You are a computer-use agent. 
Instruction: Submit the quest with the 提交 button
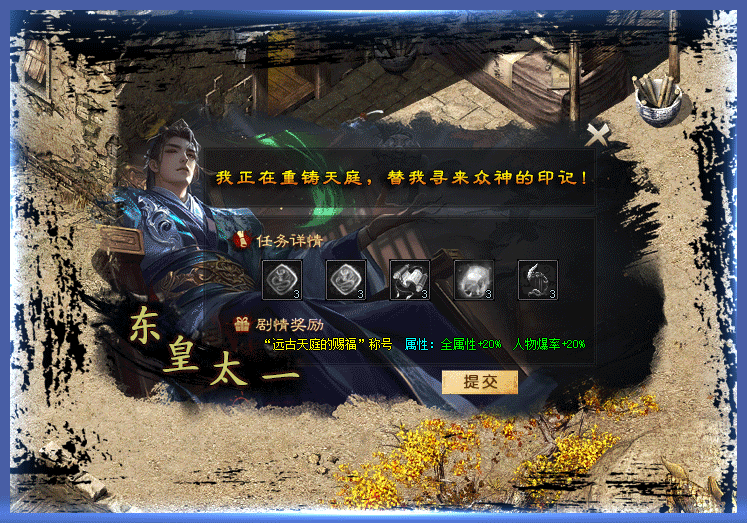(x=479, y=381)
